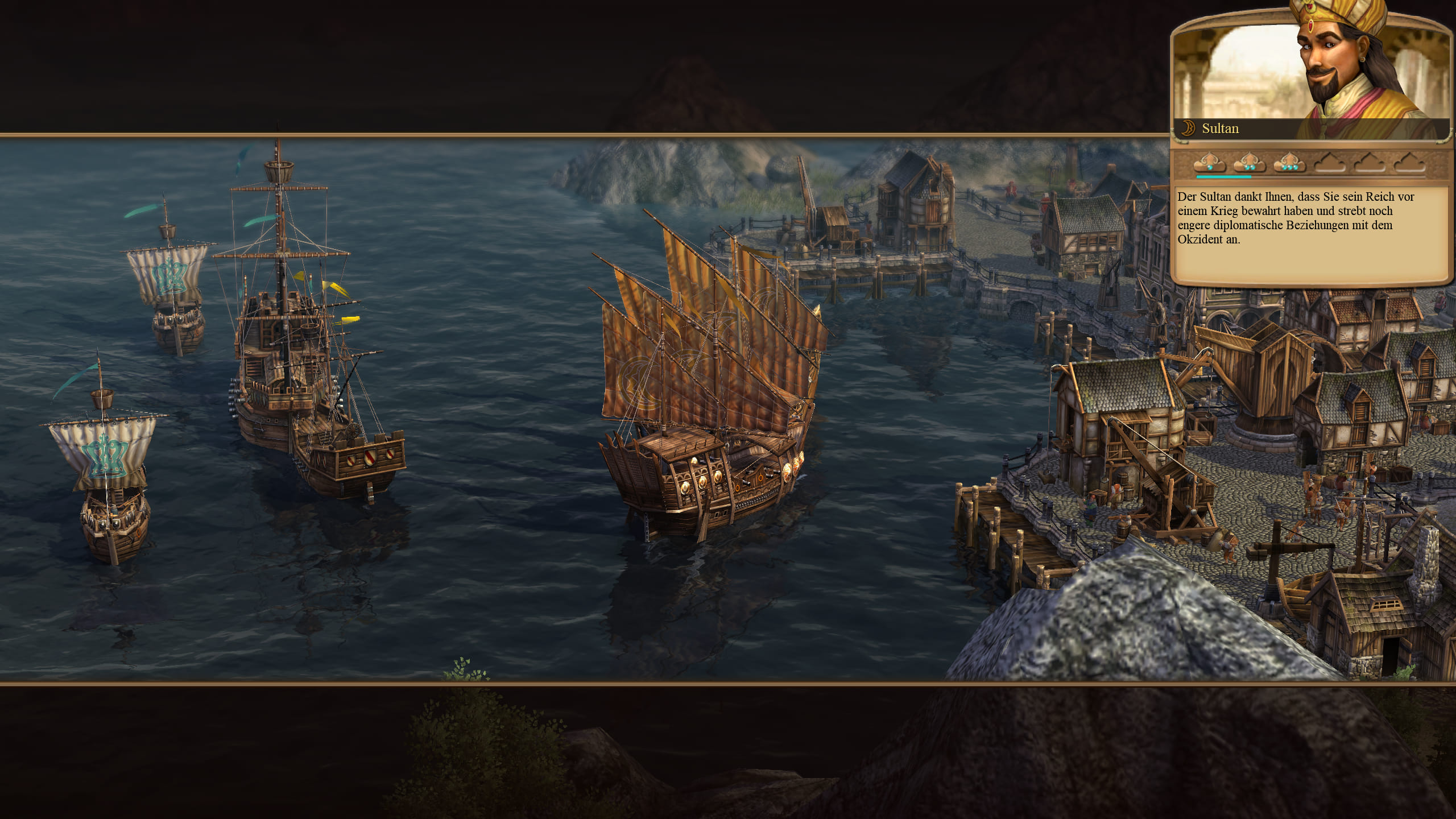Click the Sultan portrait in the message panel

coord(1348,68)
